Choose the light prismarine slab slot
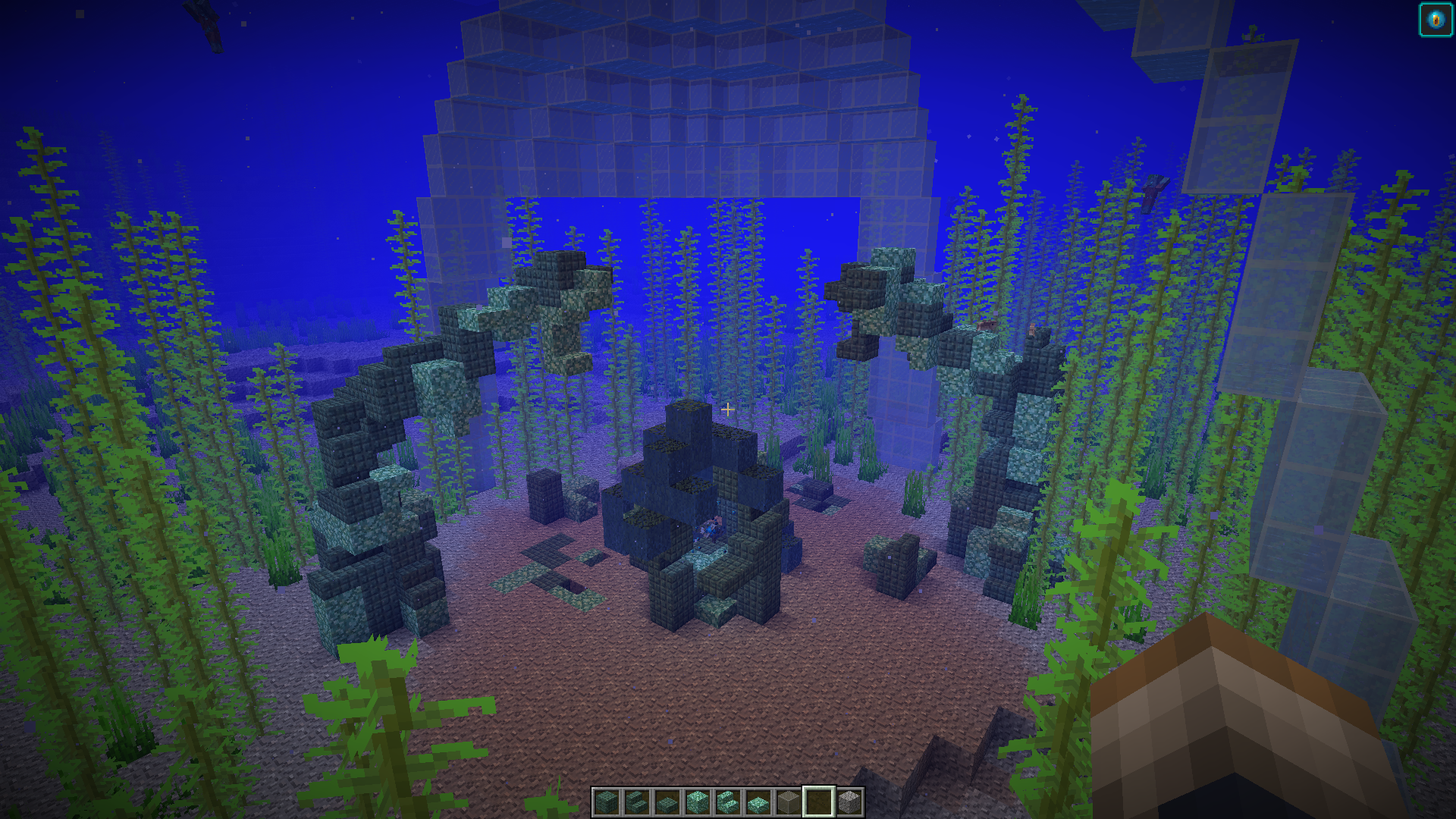This screenshot has width=1456, height=819. [x=758, y=802]
